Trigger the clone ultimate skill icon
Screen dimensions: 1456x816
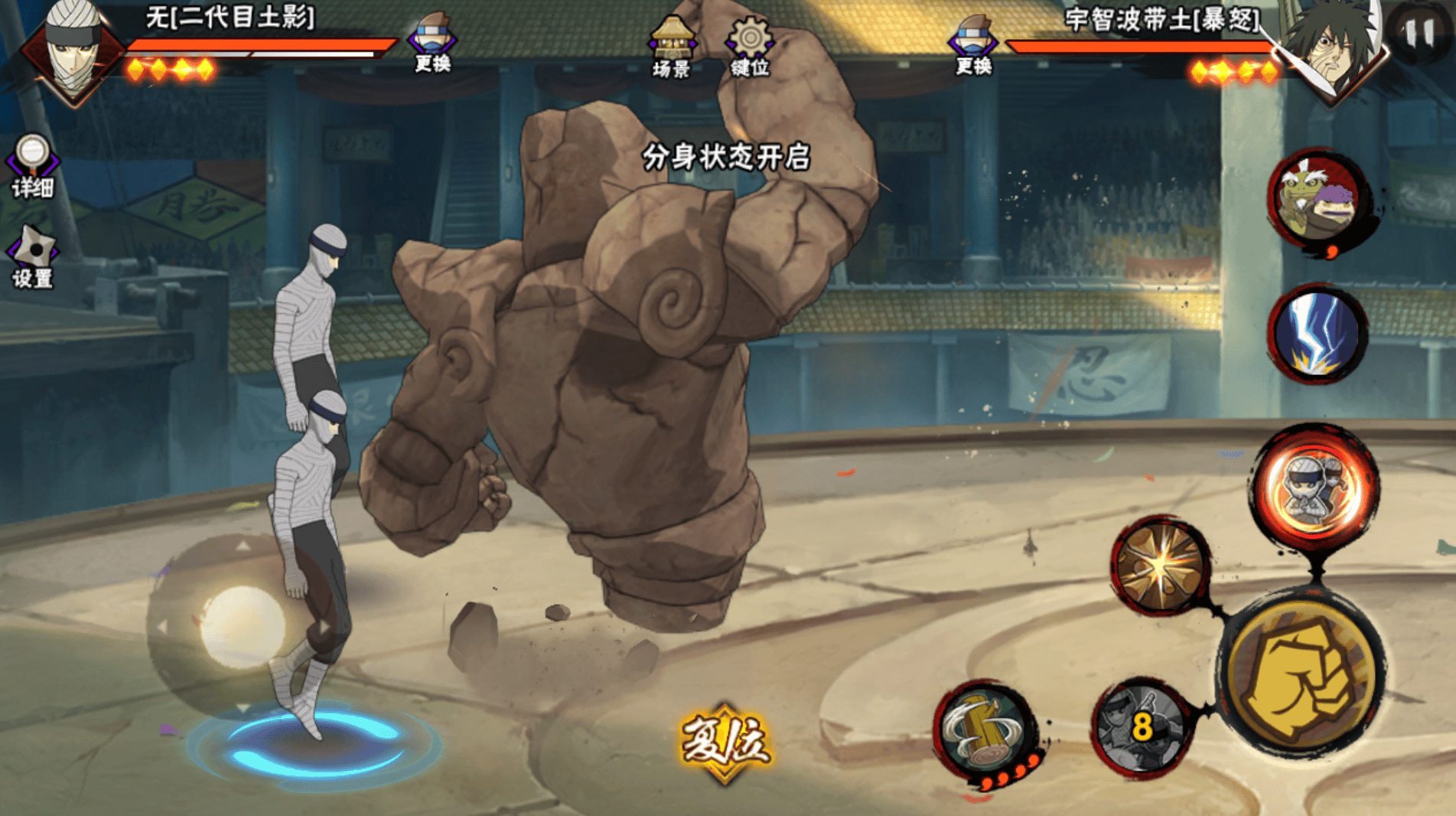click(x=1314, y=487)
